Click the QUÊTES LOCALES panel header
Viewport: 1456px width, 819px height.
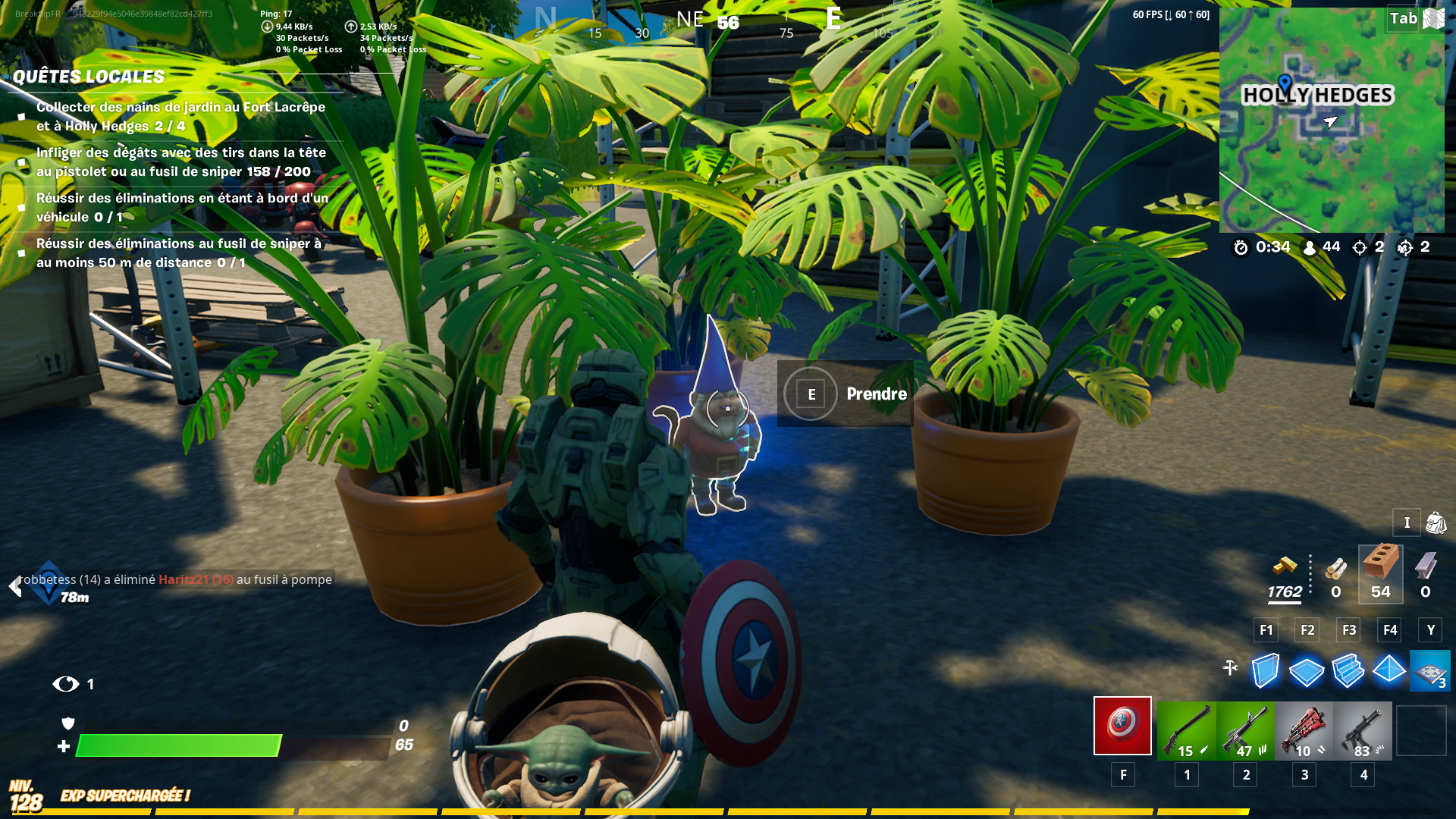tap(87, 76)
